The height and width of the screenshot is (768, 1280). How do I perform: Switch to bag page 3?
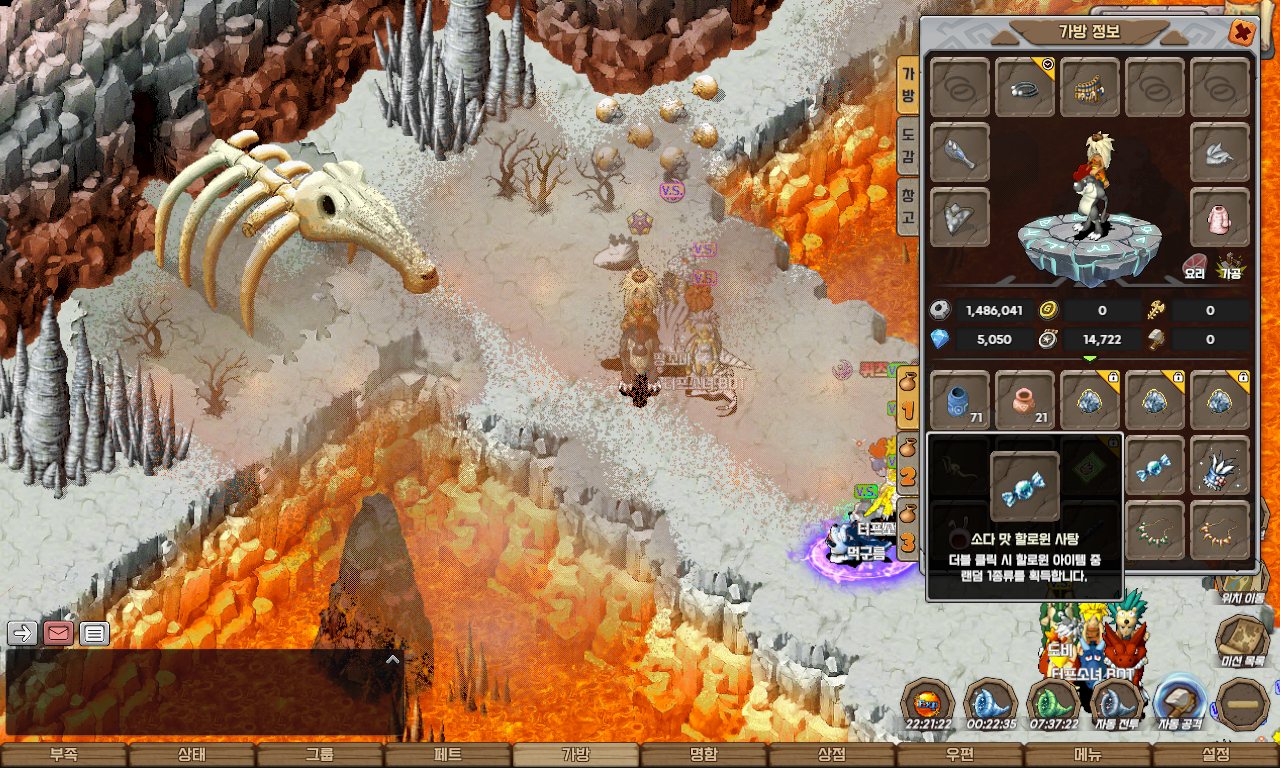[907, 533]
